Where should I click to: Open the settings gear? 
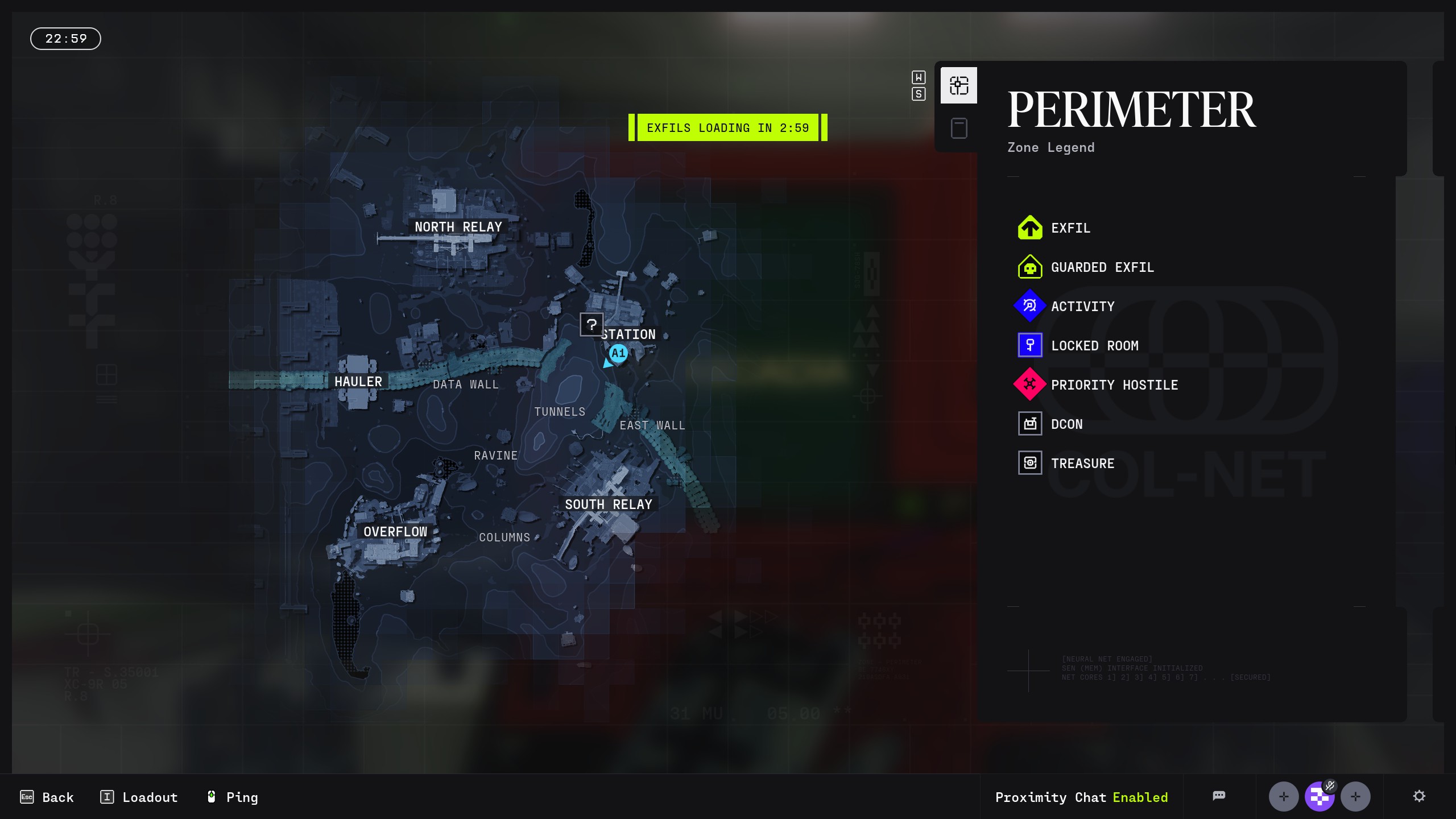pos(1420,796)
